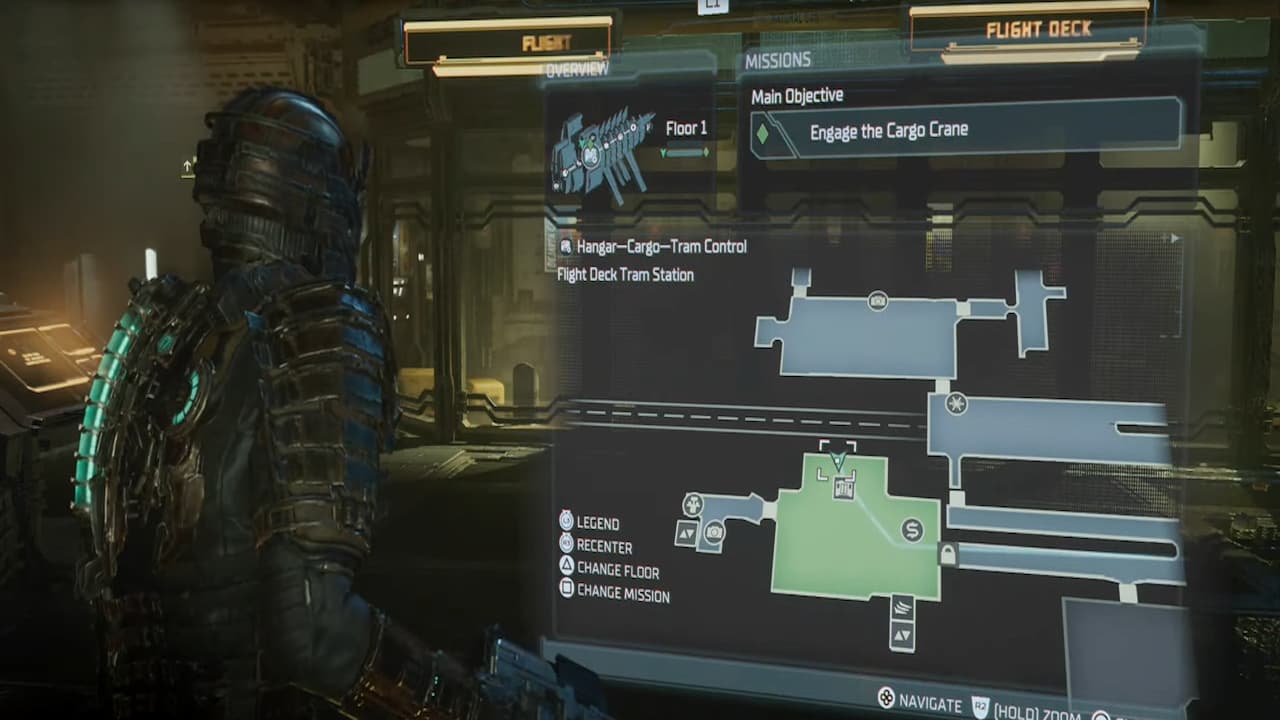This screenshot has width=1280, height=720.
Task: Select the store marker in the green room
Action: pos(912,530)
